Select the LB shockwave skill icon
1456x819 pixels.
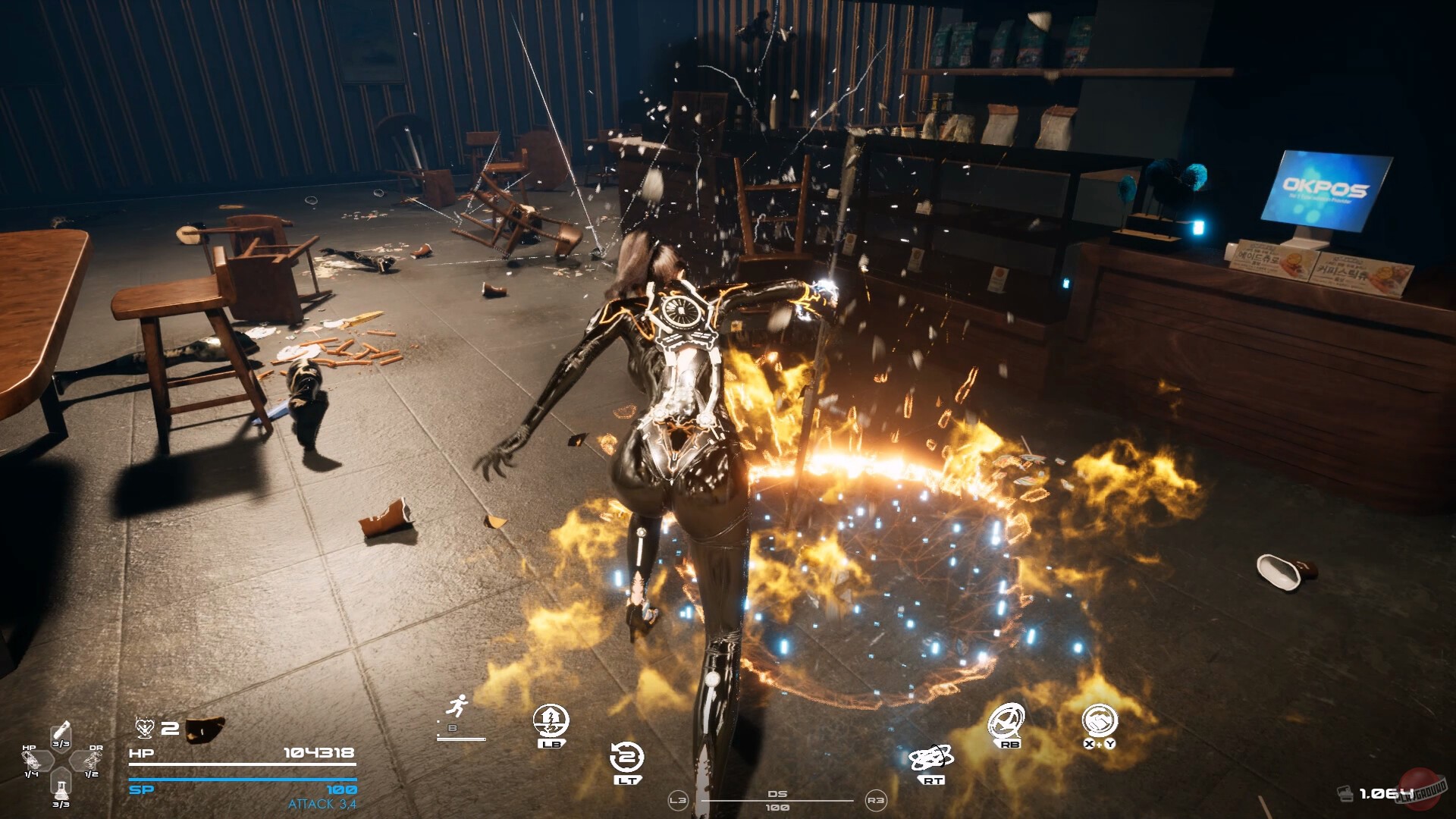tap(551, 719)
